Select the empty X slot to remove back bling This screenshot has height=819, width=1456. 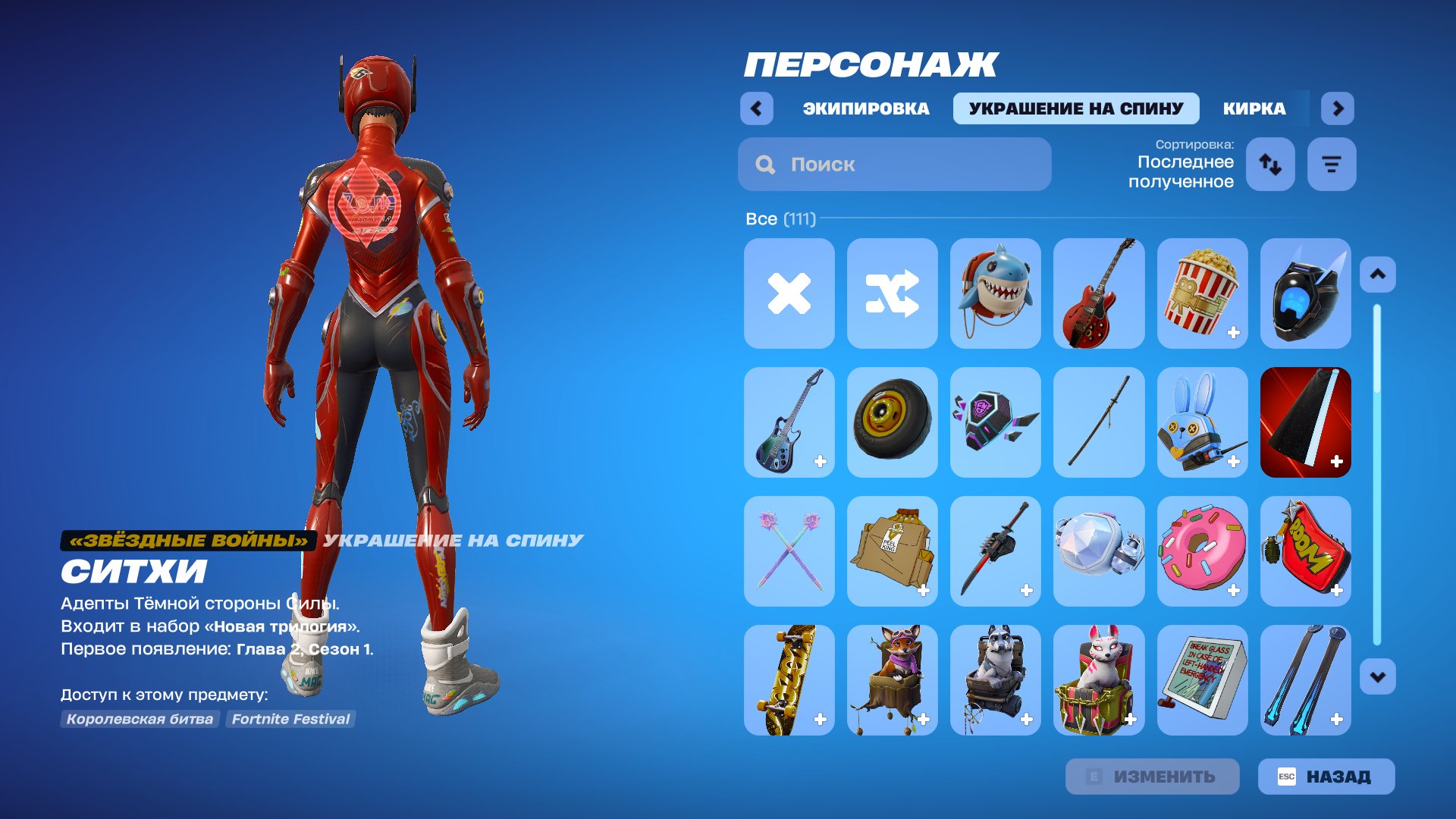pyautogui.click(x=789, y=293)
